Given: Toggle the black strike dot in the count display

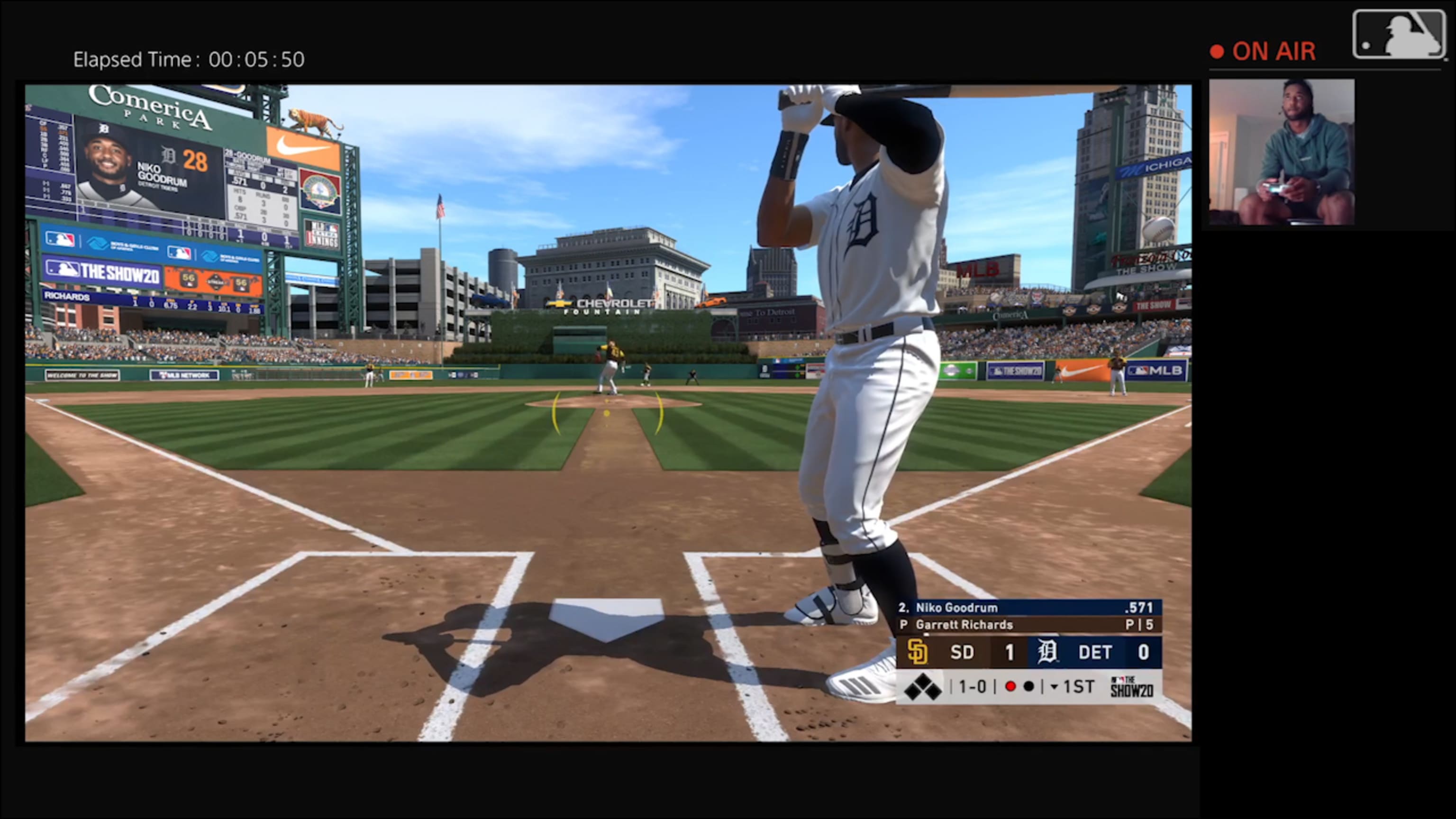Looking at the screenshot, I should coord(1028,686).
